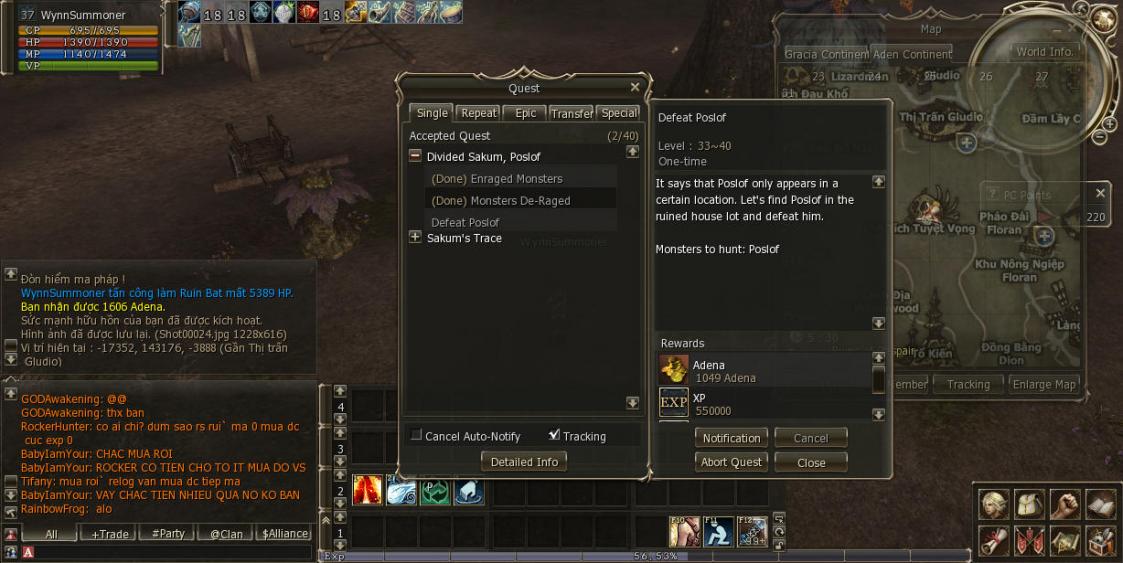Abort the current quest

[x=731, y=462]
